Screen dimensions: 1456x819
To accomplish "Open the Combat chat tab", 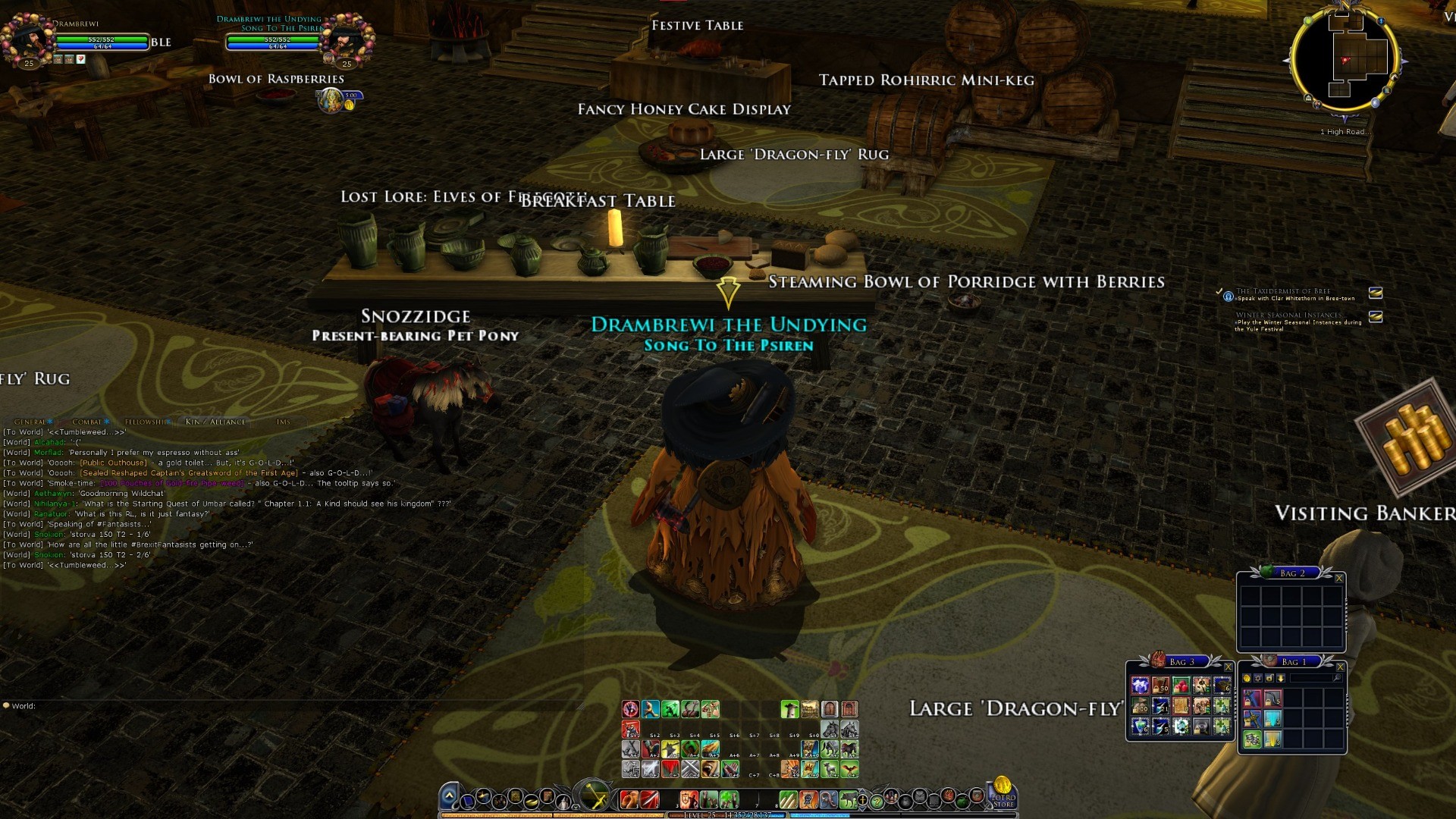I will (x=87, y=422).
